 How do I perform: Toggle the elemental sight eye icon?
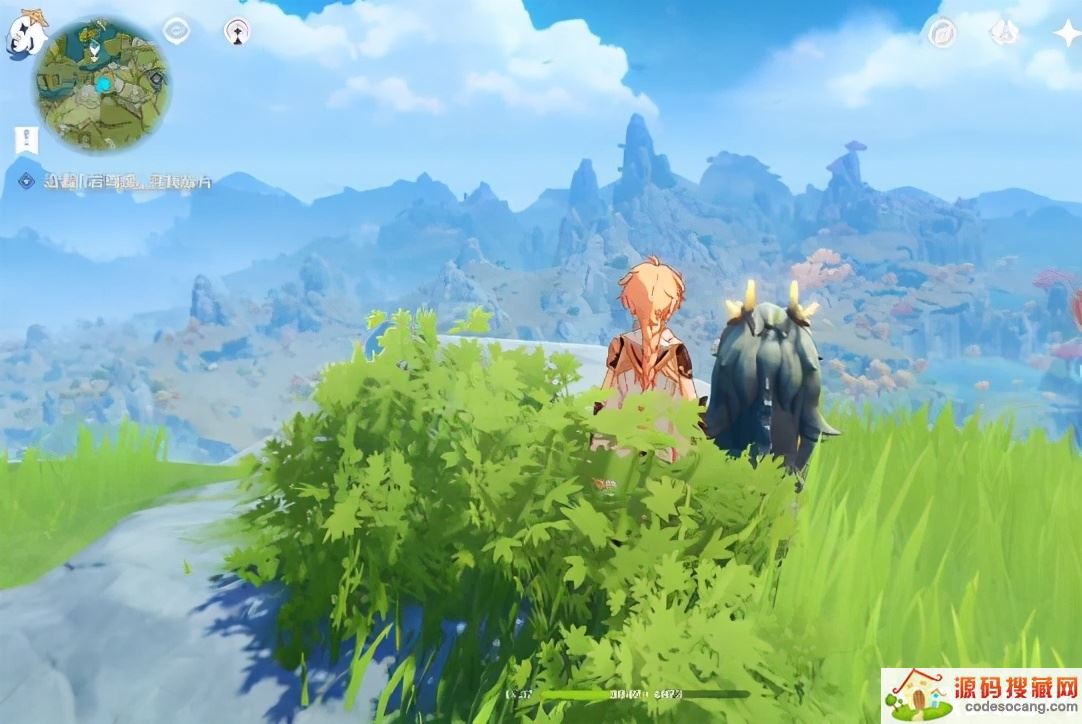177,31
